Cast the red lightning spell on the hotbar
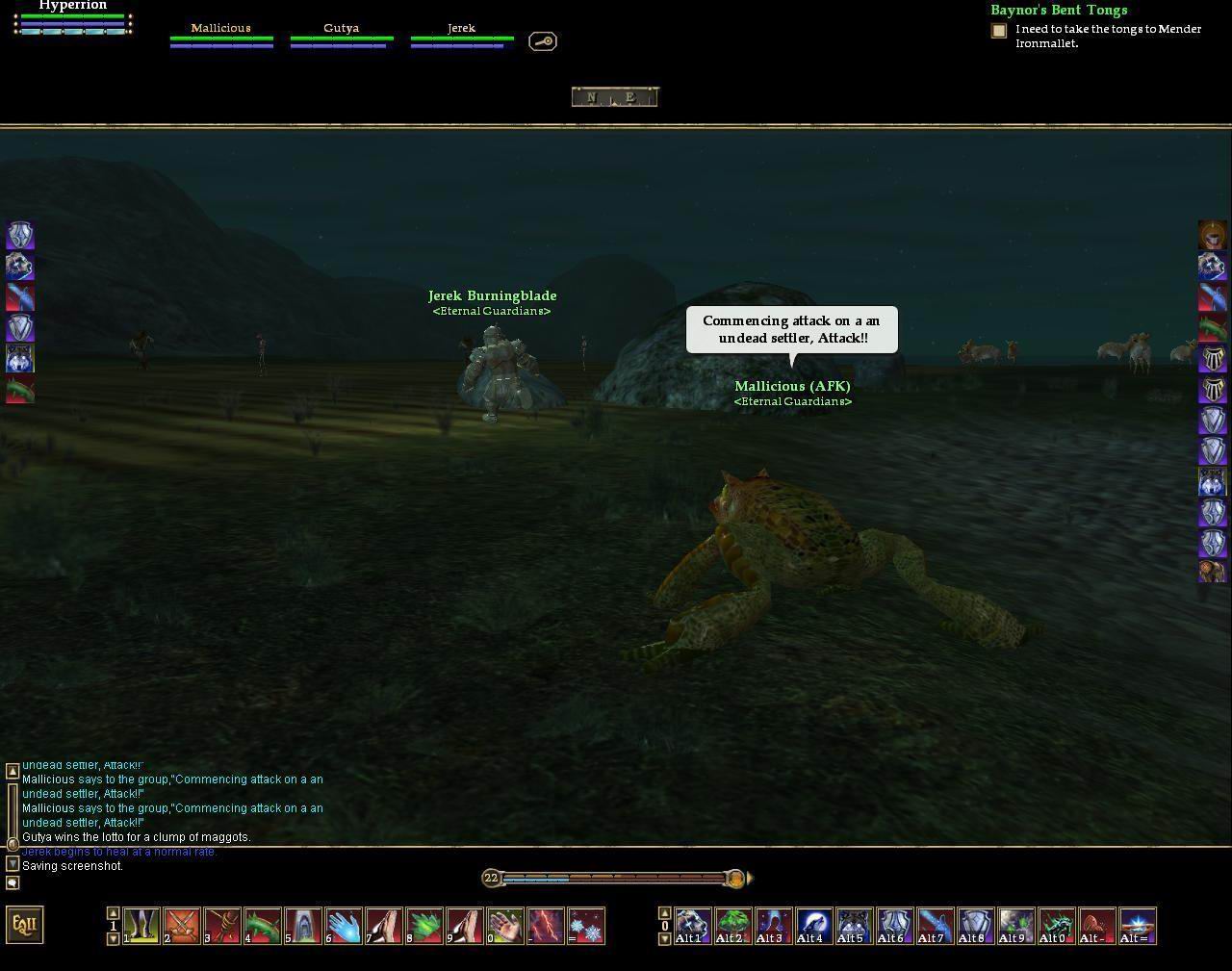 pos(546,926)
